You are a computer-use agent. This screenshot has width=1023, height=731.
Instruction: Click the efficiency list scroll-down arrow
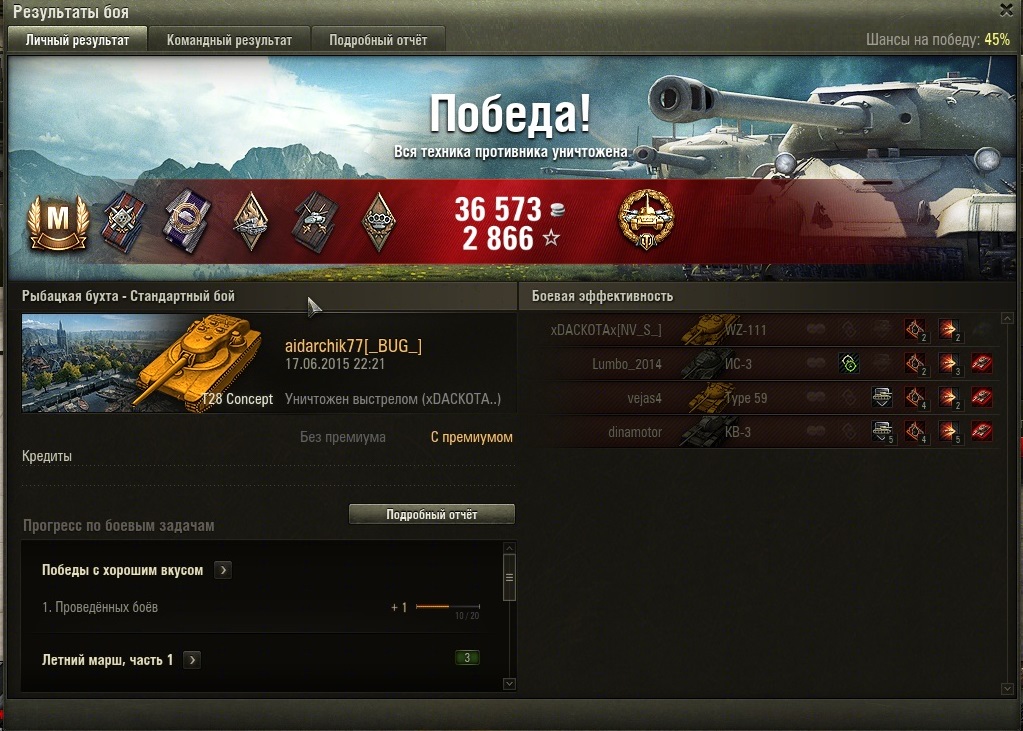[1007, 688]
